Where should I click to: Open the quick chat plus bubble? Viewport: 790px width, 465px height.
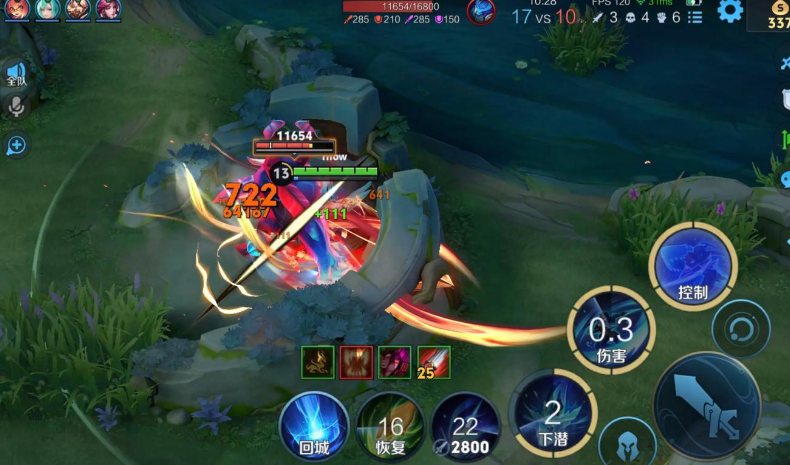click(16, 145)
